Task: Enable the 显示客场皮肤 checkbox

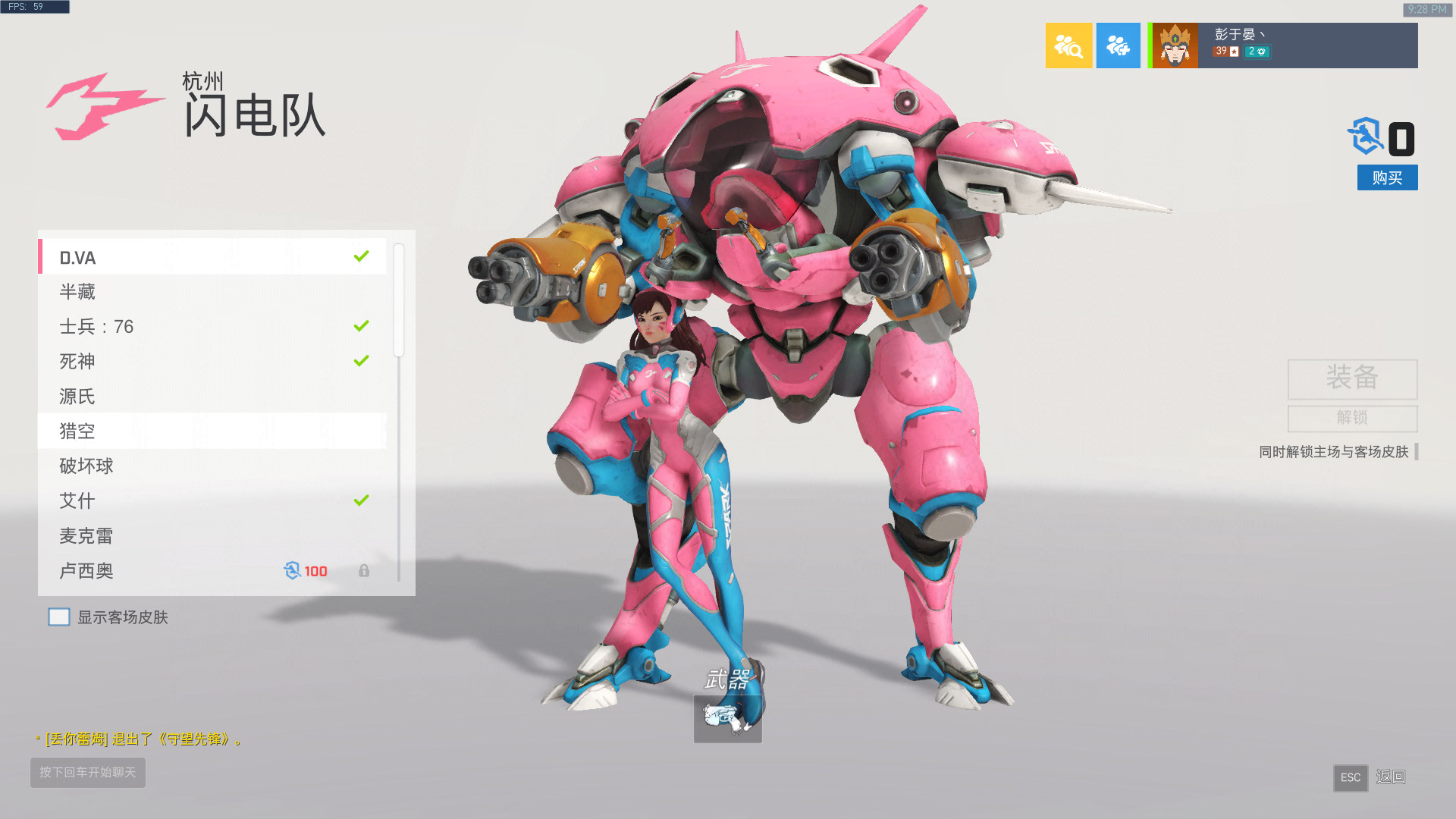Action: pyautogui.click(x=59, y=617)
